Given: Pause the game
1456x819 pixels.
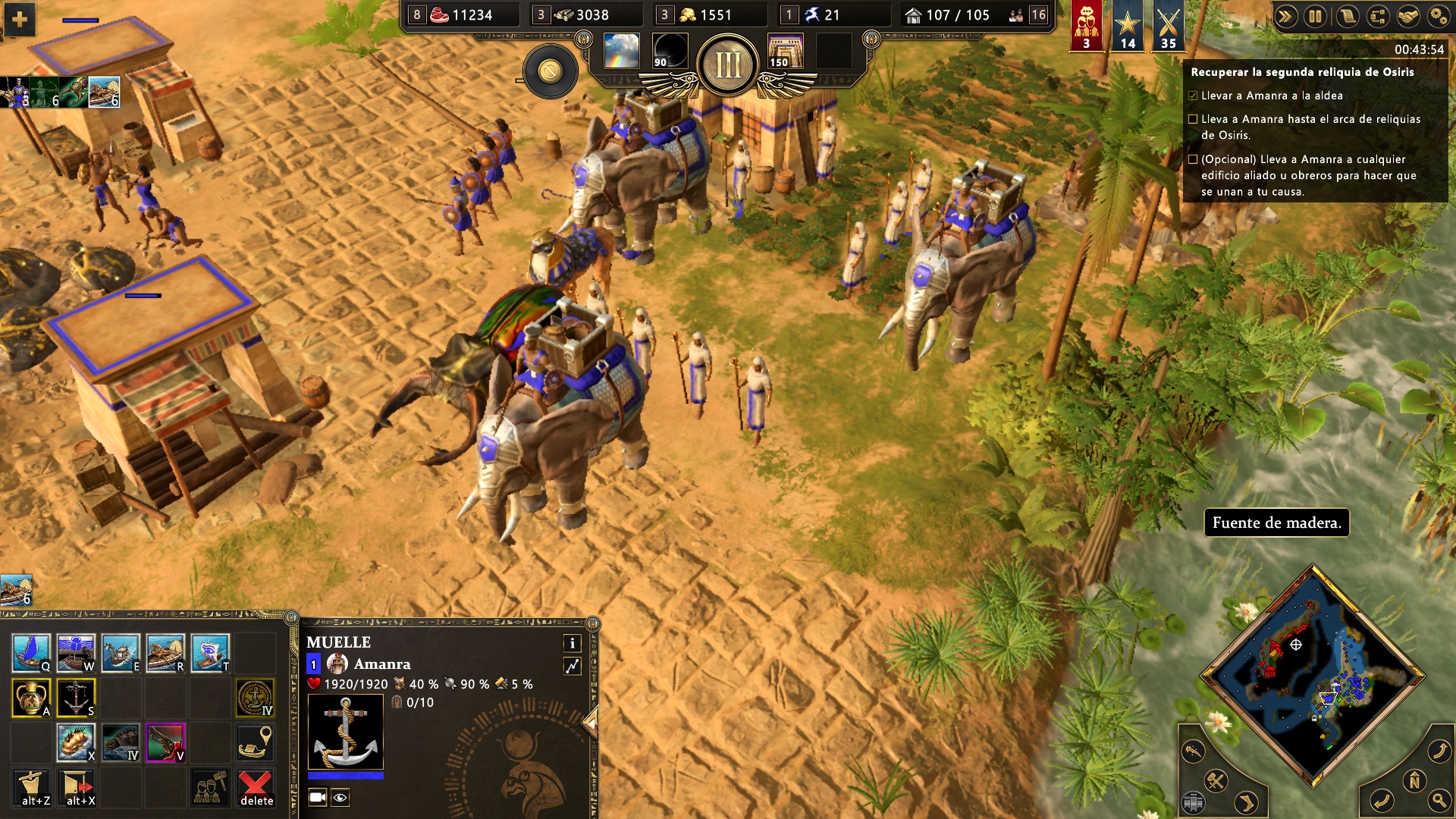Looking at the screenshot, I should 1315,16.
